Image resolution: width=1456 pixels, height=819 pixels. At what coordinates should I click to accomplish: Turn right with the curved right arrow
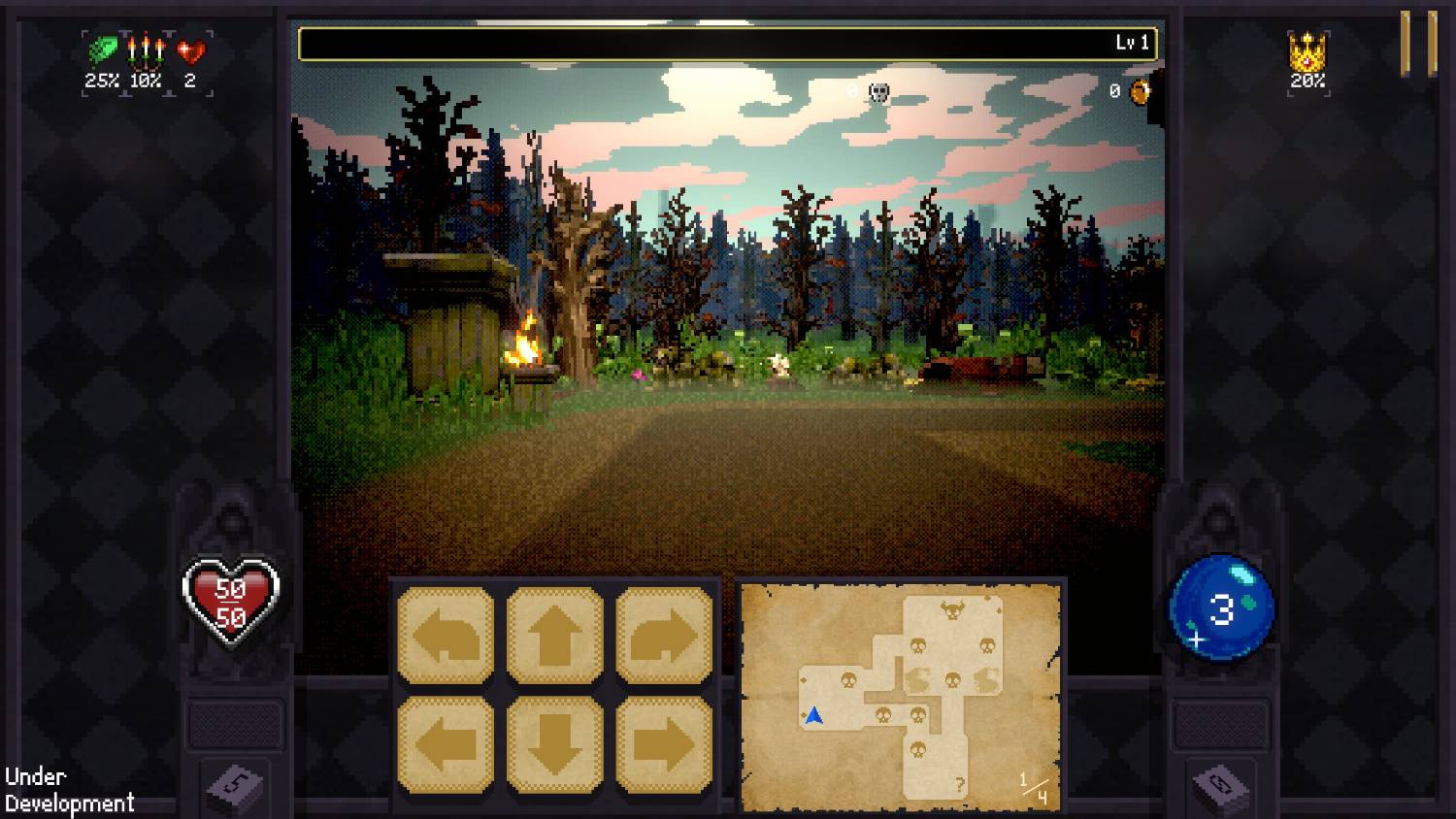point(664,636)
